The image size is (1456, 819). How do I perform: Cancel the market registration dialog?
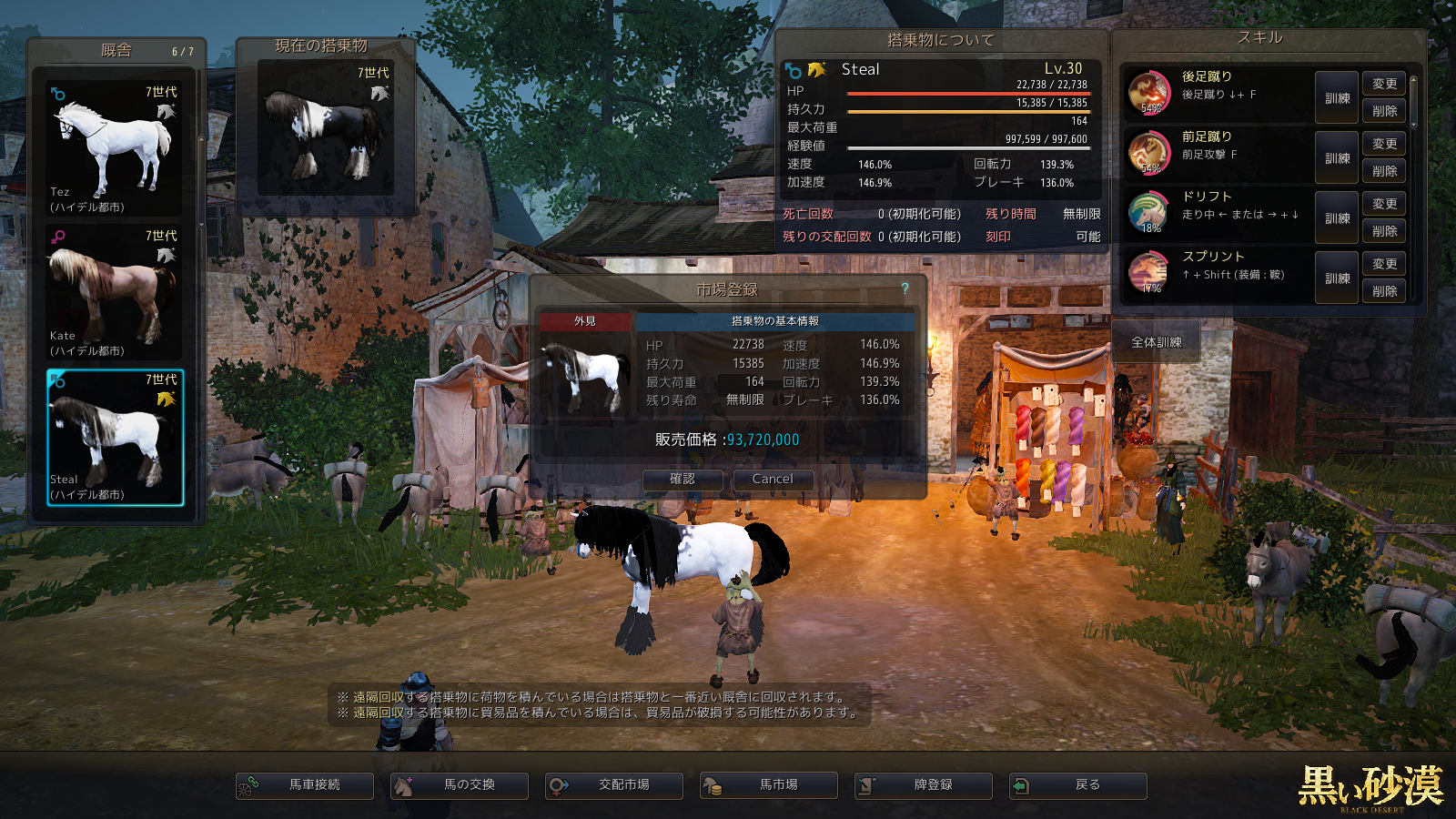pos(773,480)
